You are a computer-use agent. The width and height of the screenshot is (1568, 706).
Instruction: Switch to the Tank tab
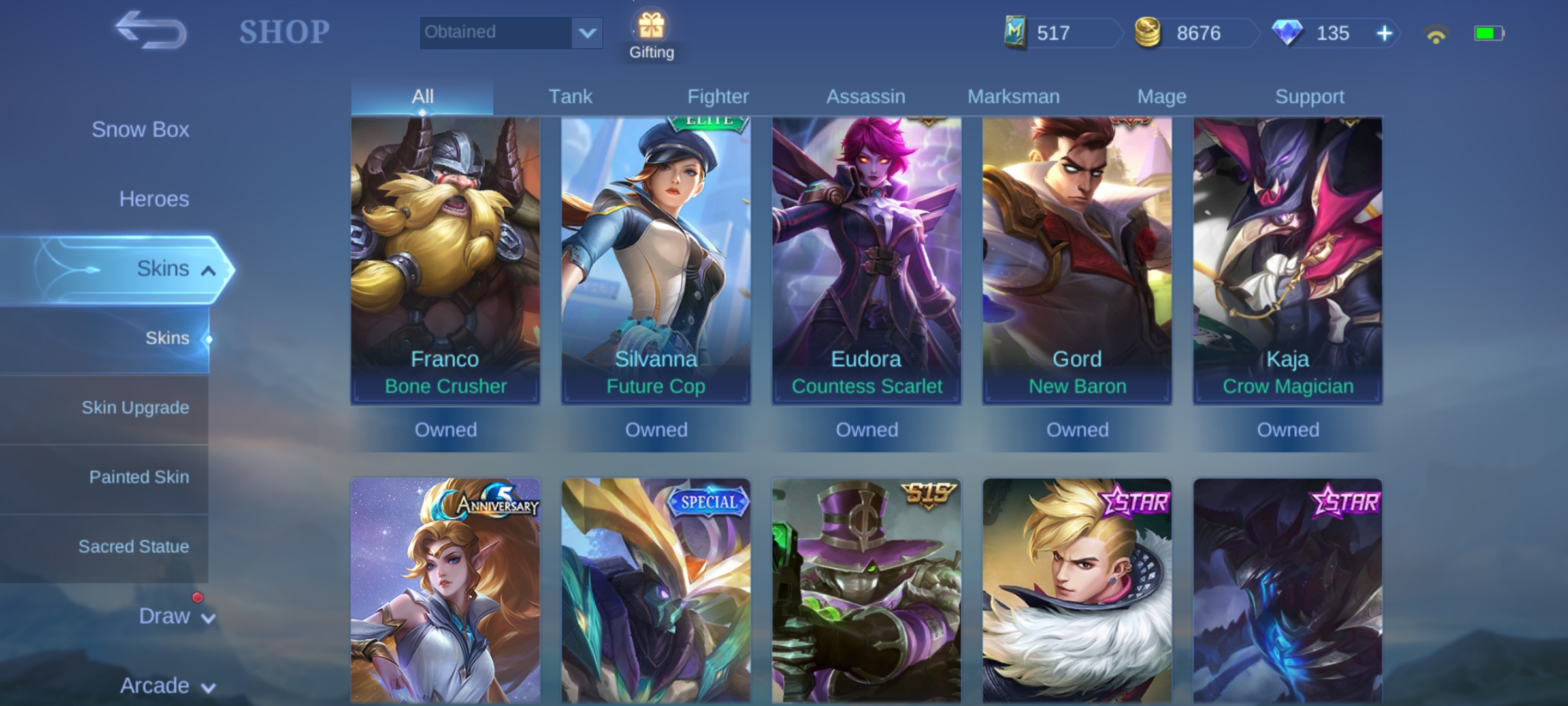click(570, 97)
